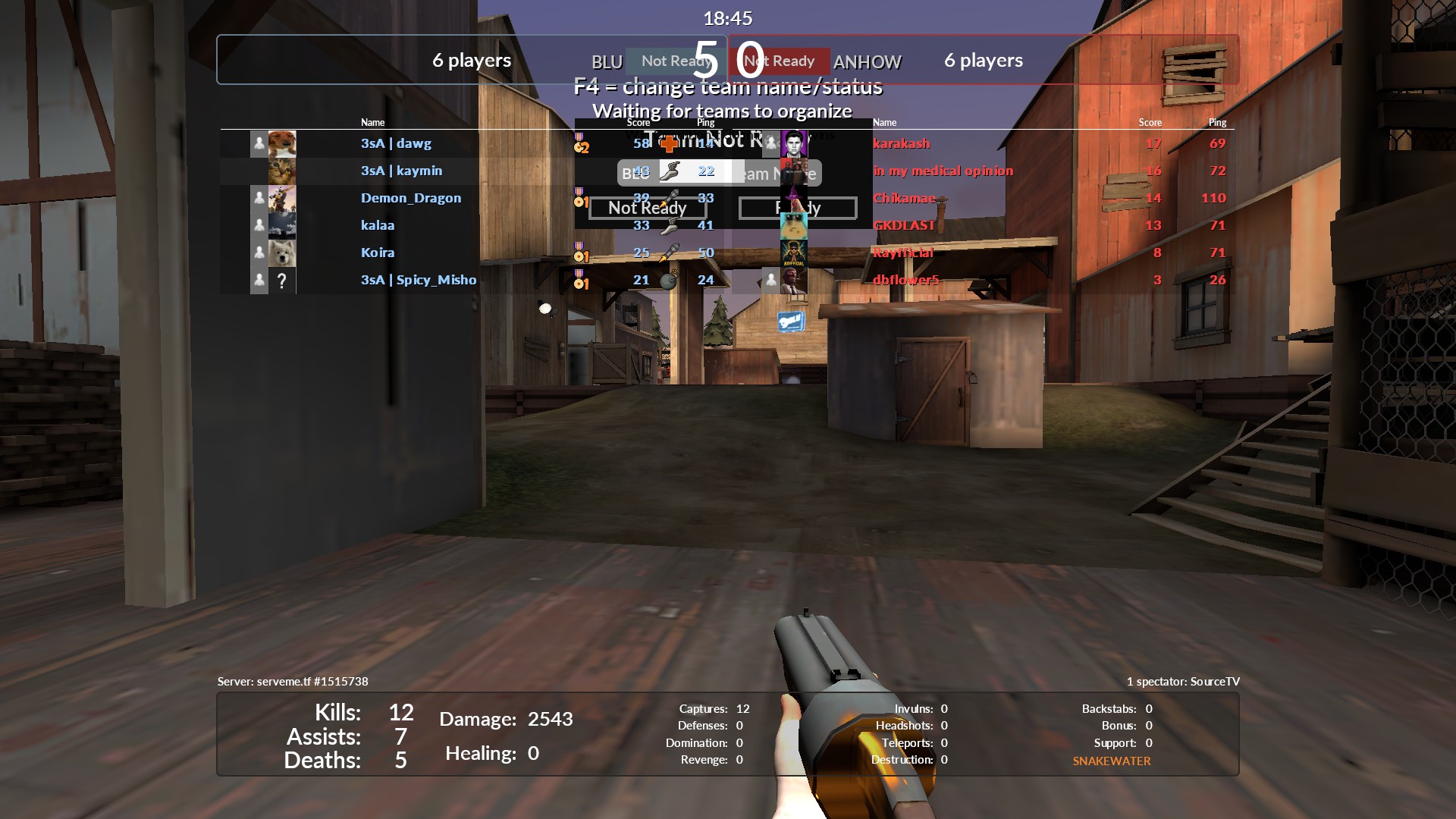
Task: Click the Not Ready button in the tournament panel
Action: point(647,208)
